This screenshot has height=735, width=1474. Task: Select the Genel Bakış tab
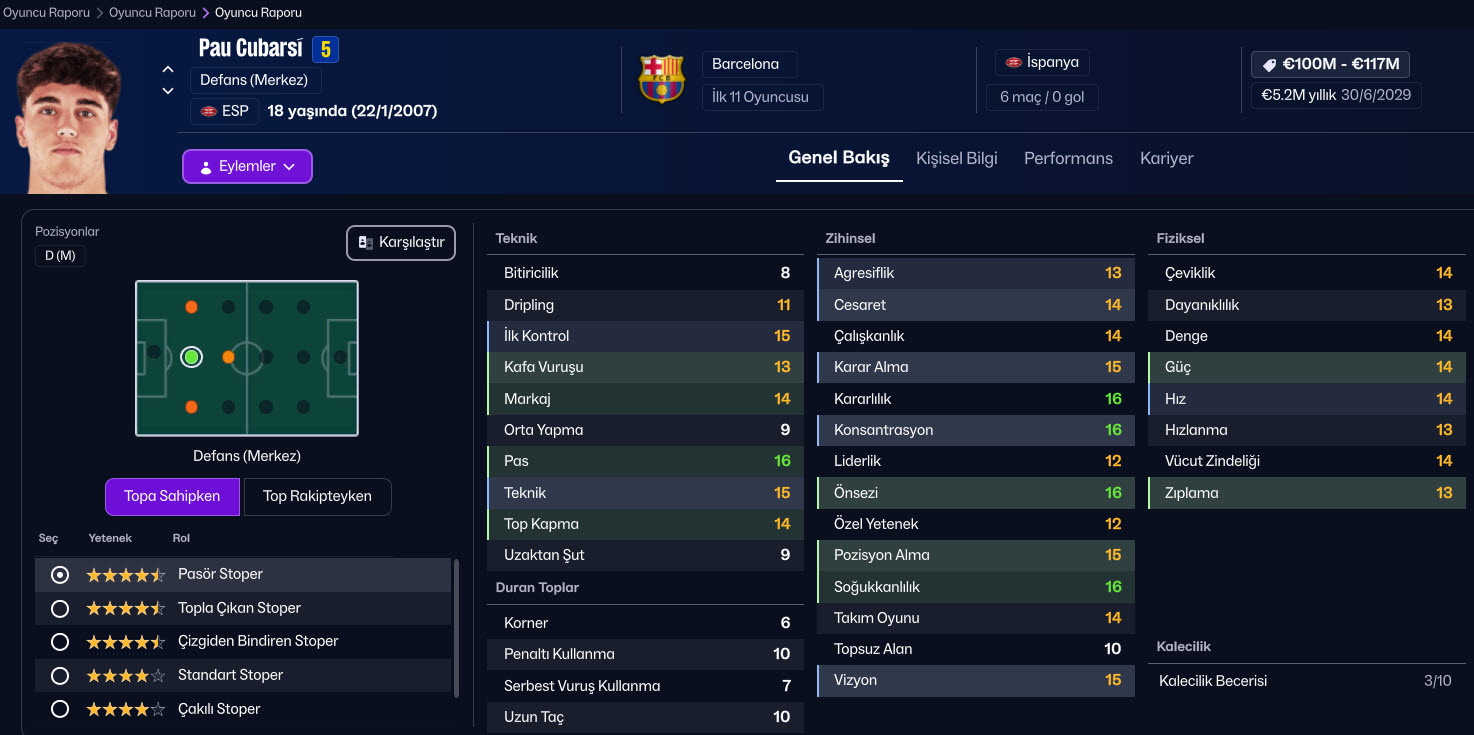click(838, 158)
